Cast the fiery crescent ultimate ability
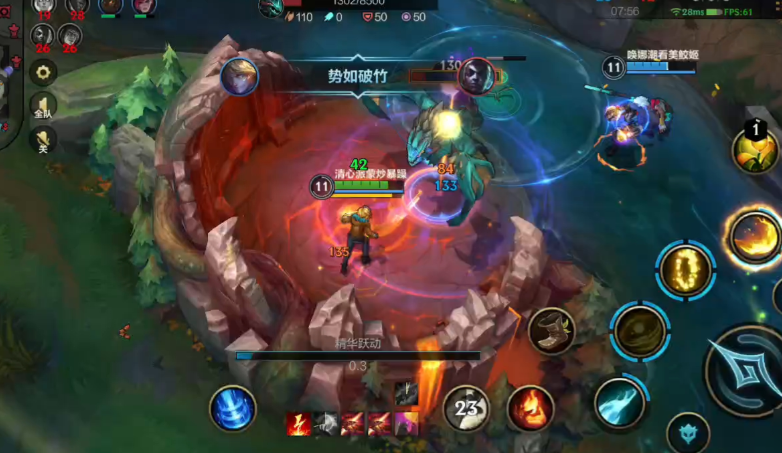 click(x=755, y=237)
